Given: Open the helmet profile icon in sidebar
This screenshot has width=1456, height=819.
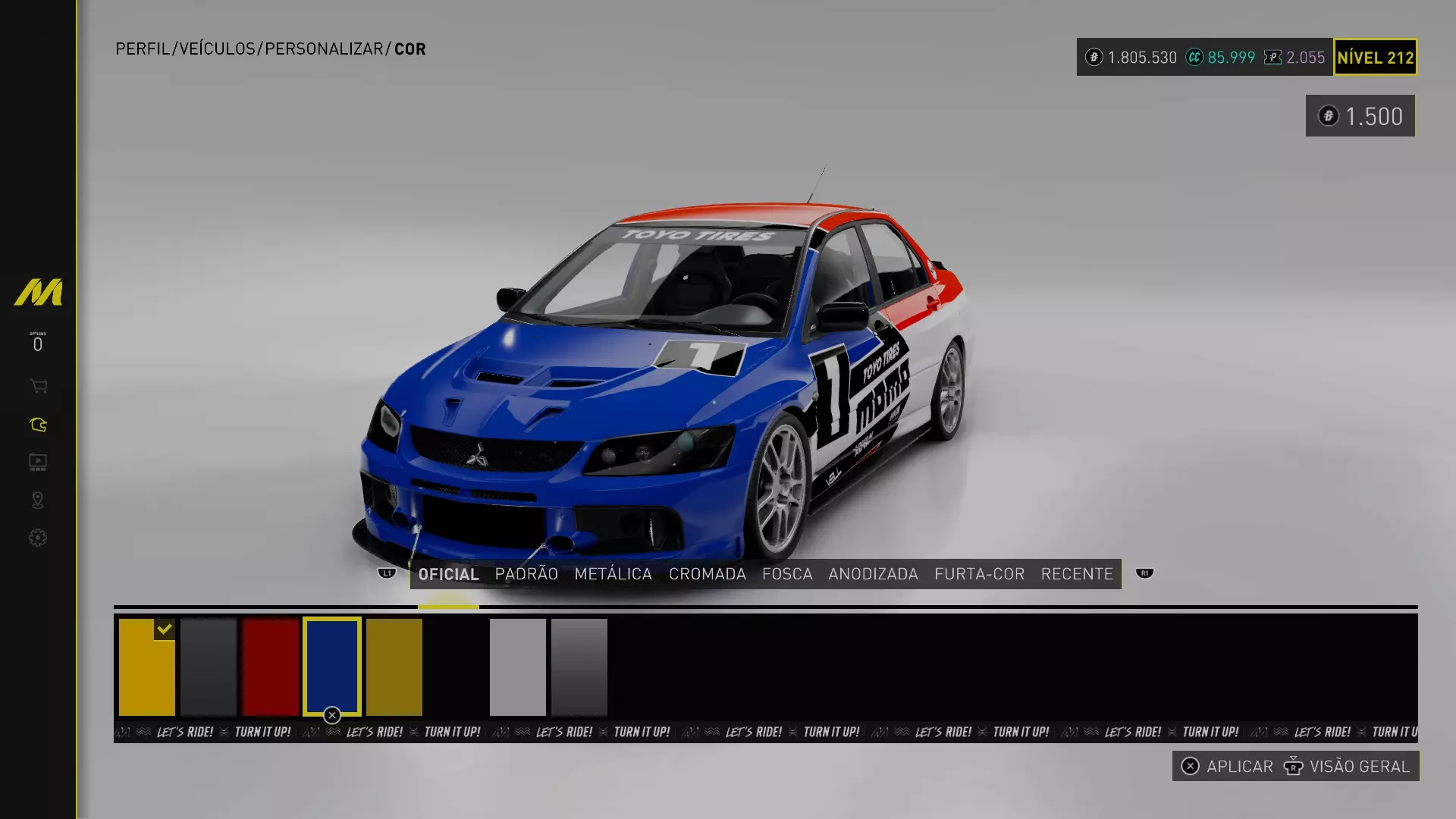Looking at the screenshot, I should (x=38, y=425).
